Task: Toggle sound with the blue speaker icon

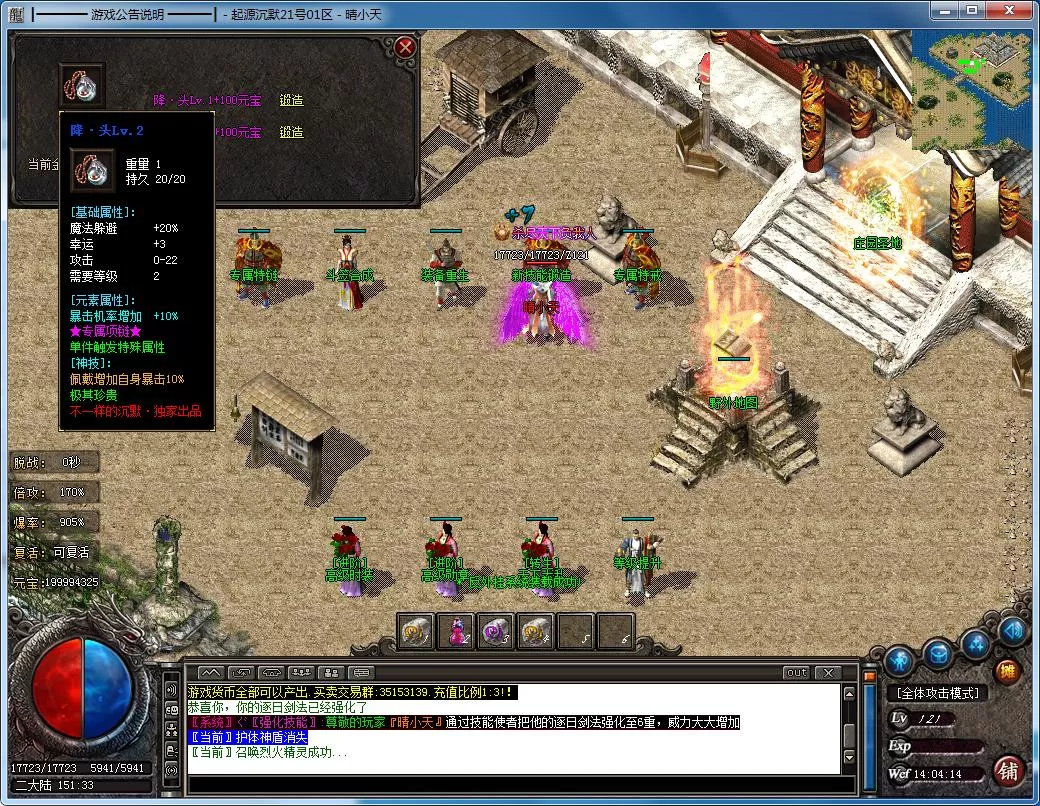Action: tap(1011, 631)
